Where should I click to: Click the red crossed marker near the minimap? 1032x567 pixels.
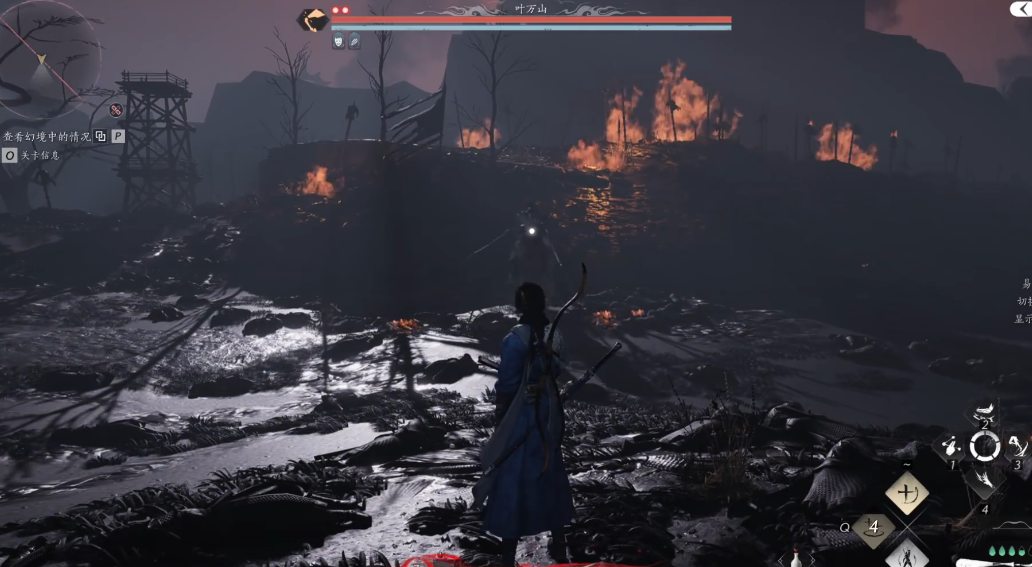tap(116, 110)
